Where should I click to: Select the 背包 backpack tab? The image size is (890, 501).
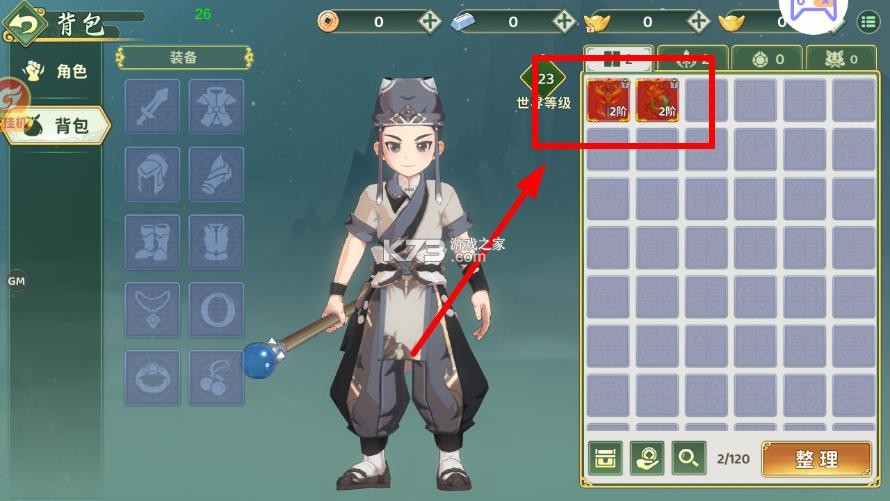[x=60, y=125]
